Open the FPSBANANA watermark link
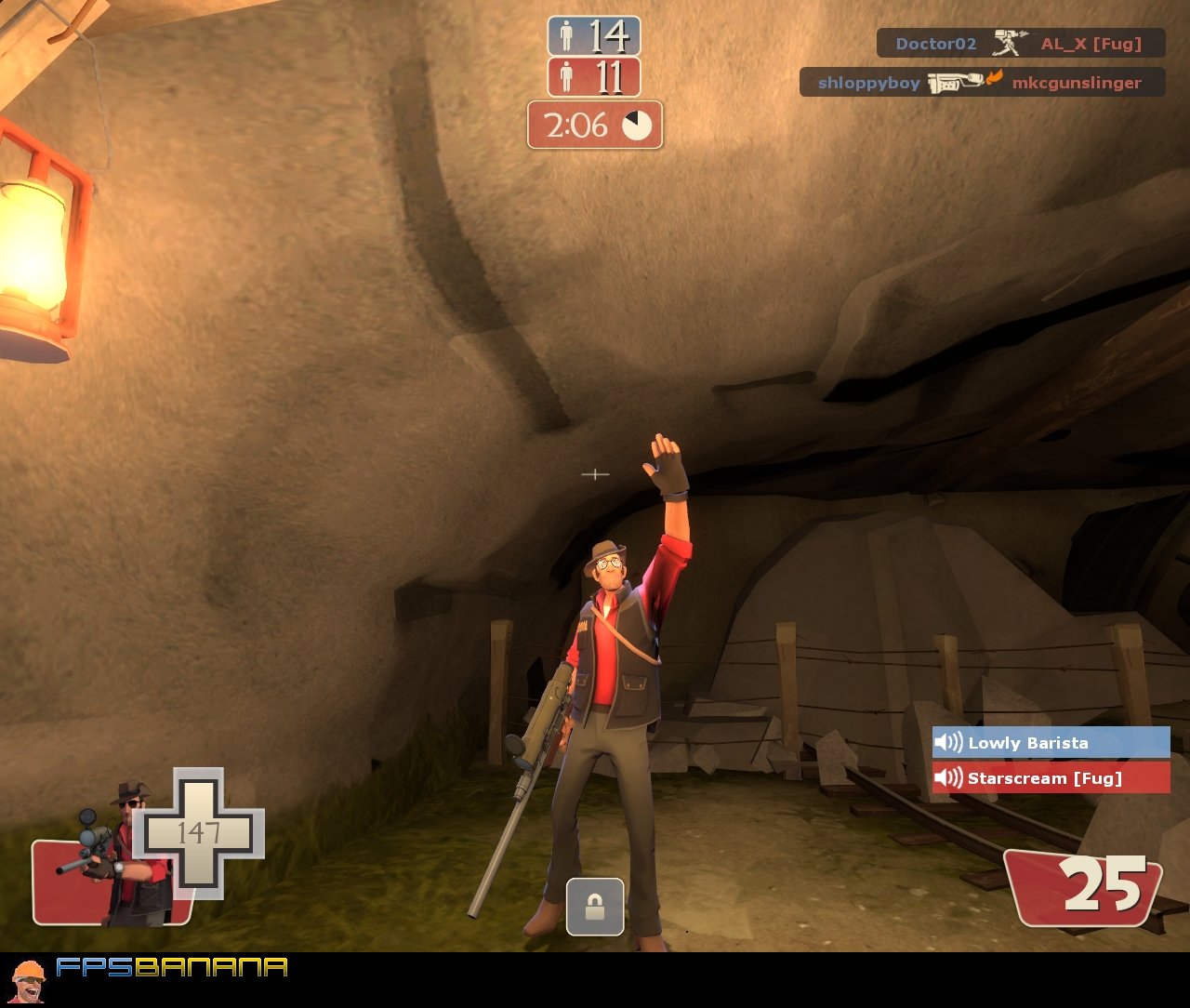1190x1008 pixels. (172, 970)
